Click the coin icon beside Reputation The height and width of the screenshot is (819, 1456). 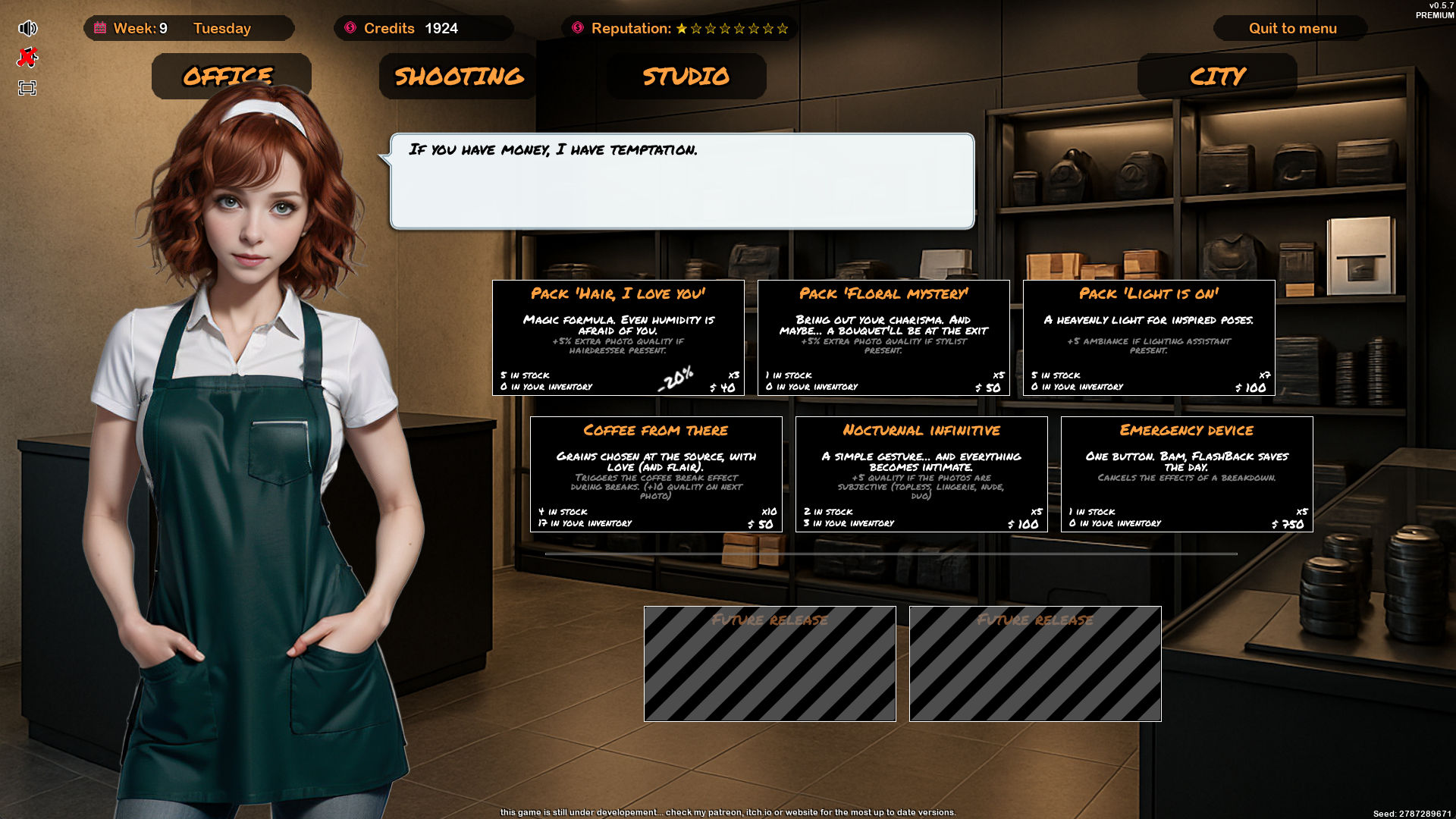[x=578, y=28]
